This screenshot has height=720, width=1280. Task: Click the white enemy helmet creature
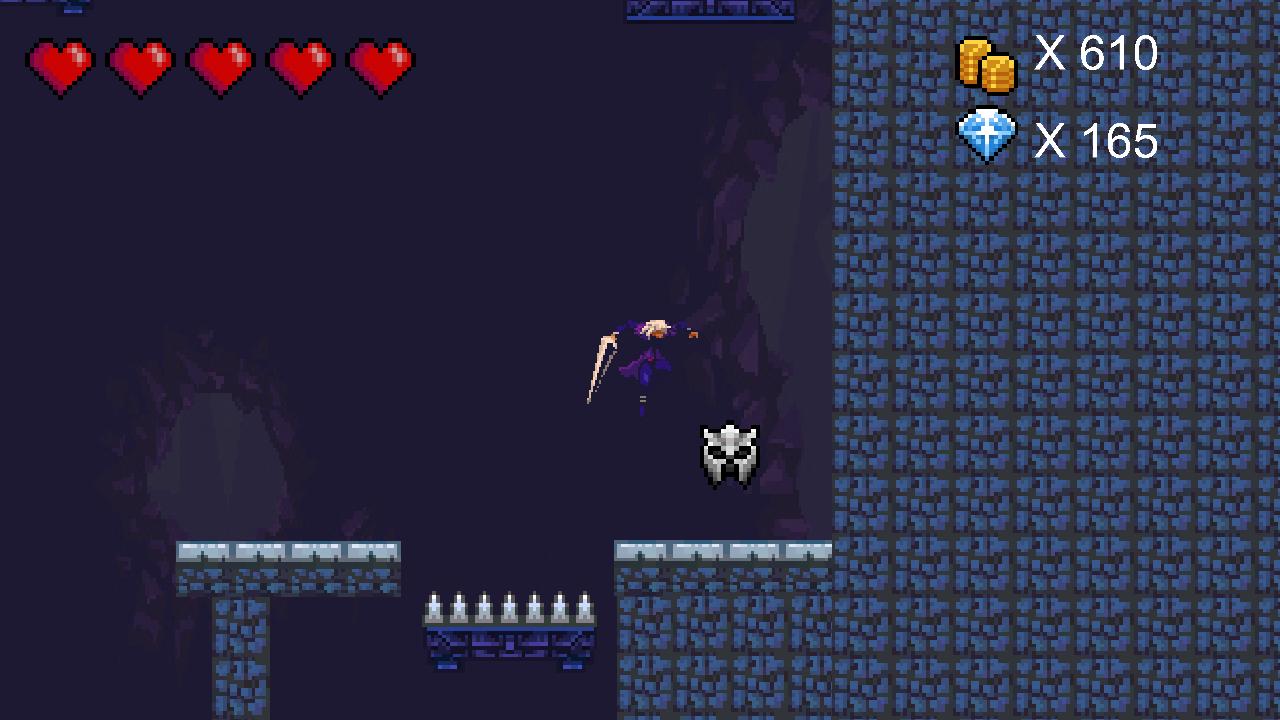click(731, 455)
